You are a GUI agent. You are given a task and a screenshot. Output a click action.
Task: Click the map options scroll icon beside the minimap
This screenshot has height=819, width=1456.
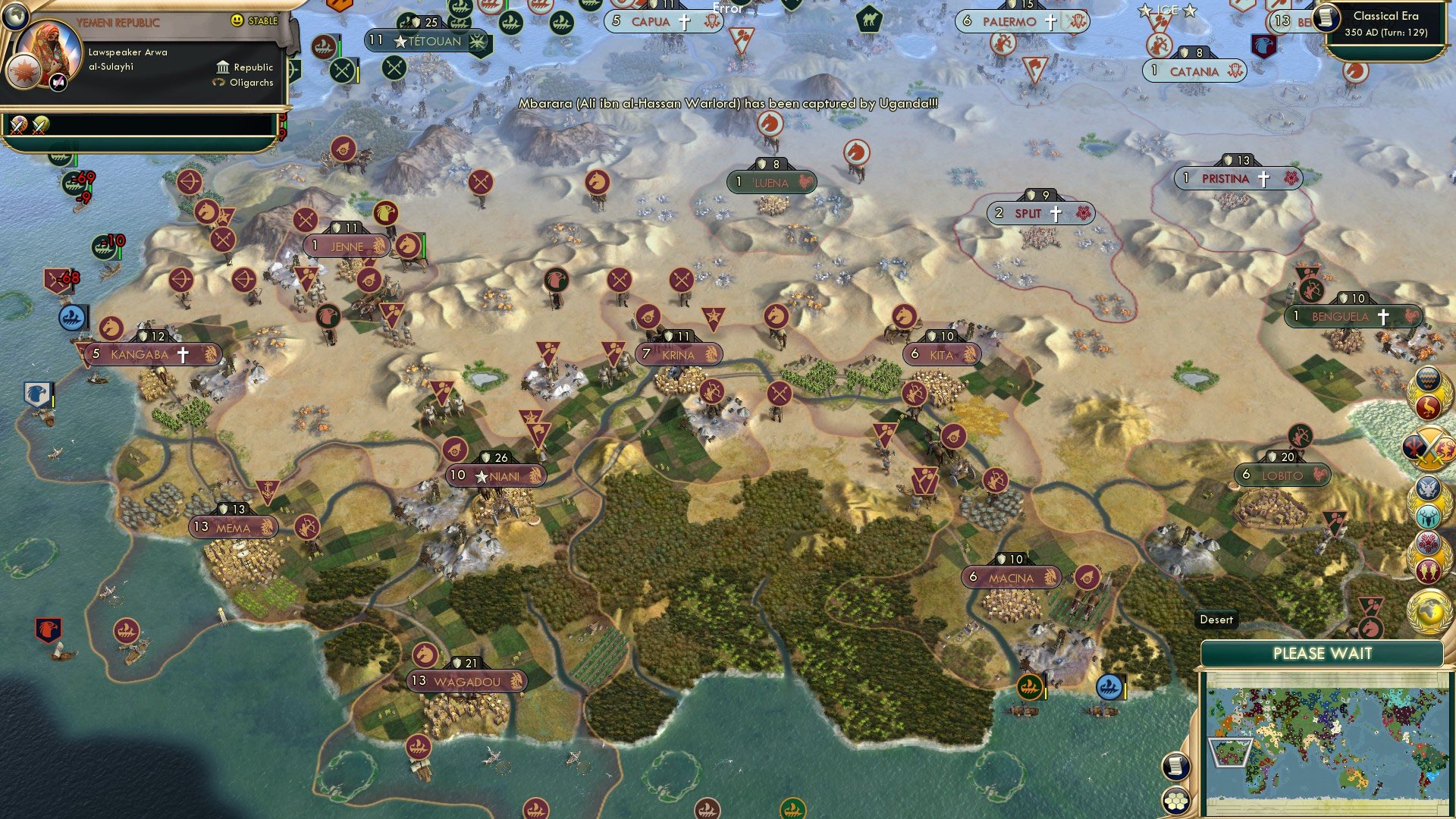1175,766
